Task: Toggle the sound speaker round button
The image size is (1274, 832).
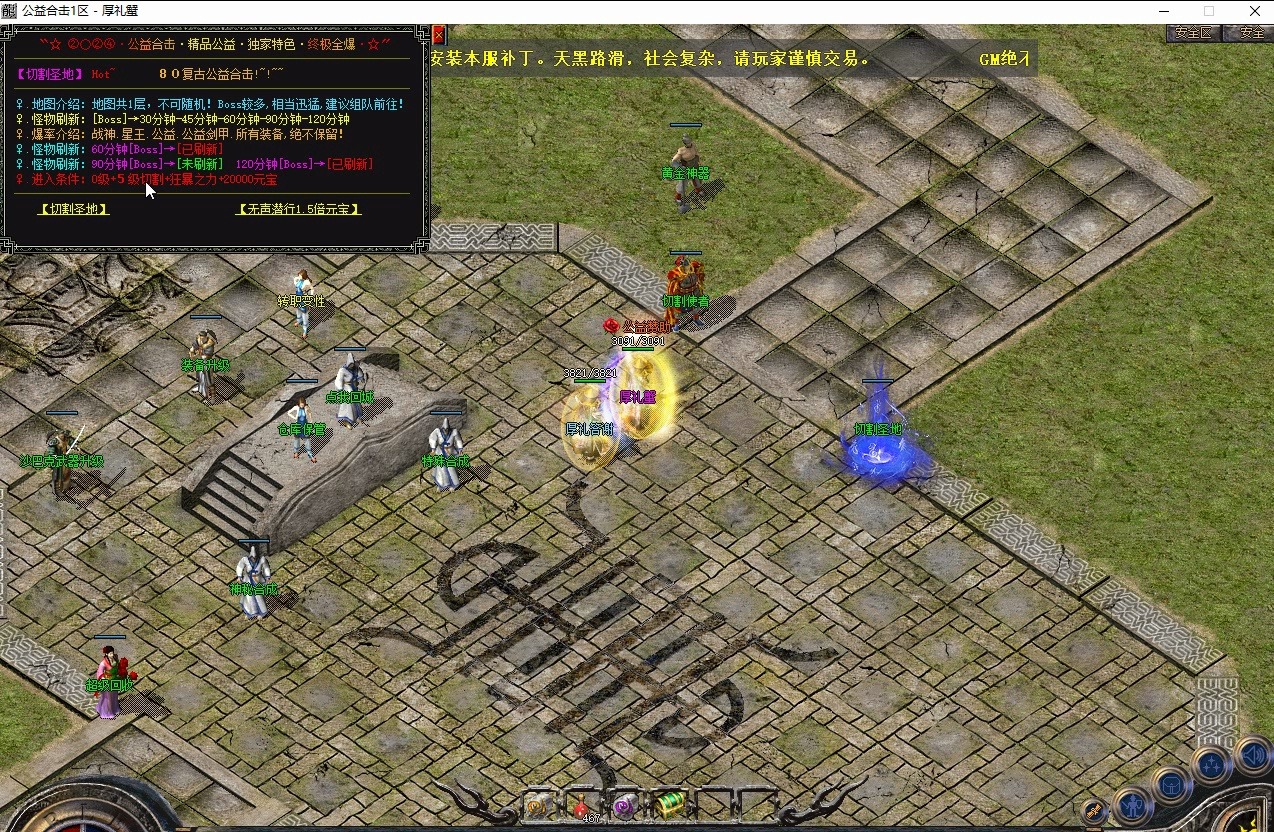Action: point(1252,755)
